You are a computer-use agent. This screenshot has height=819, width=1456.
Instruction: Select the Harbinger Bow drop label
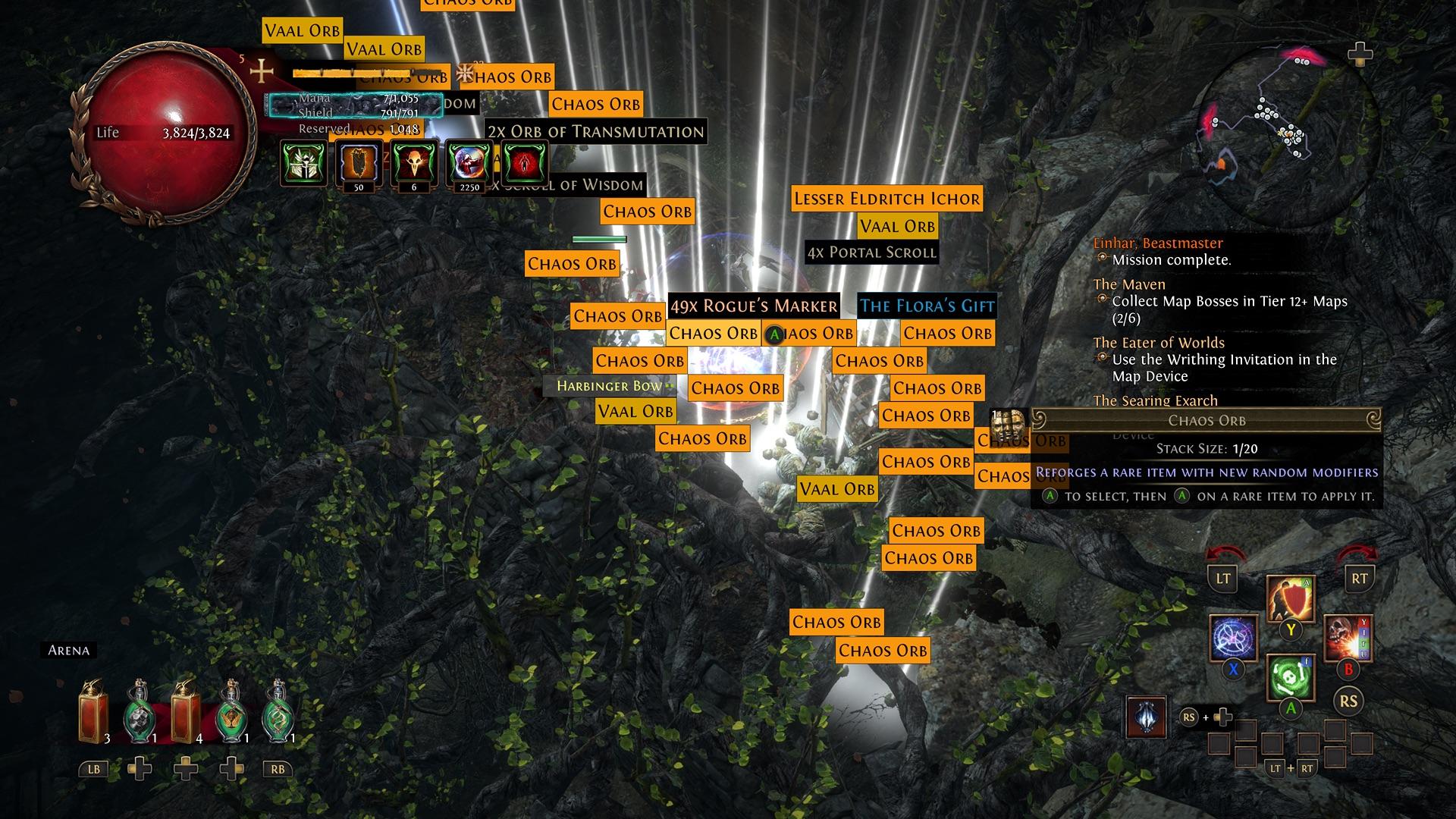[x=609, y=386]
